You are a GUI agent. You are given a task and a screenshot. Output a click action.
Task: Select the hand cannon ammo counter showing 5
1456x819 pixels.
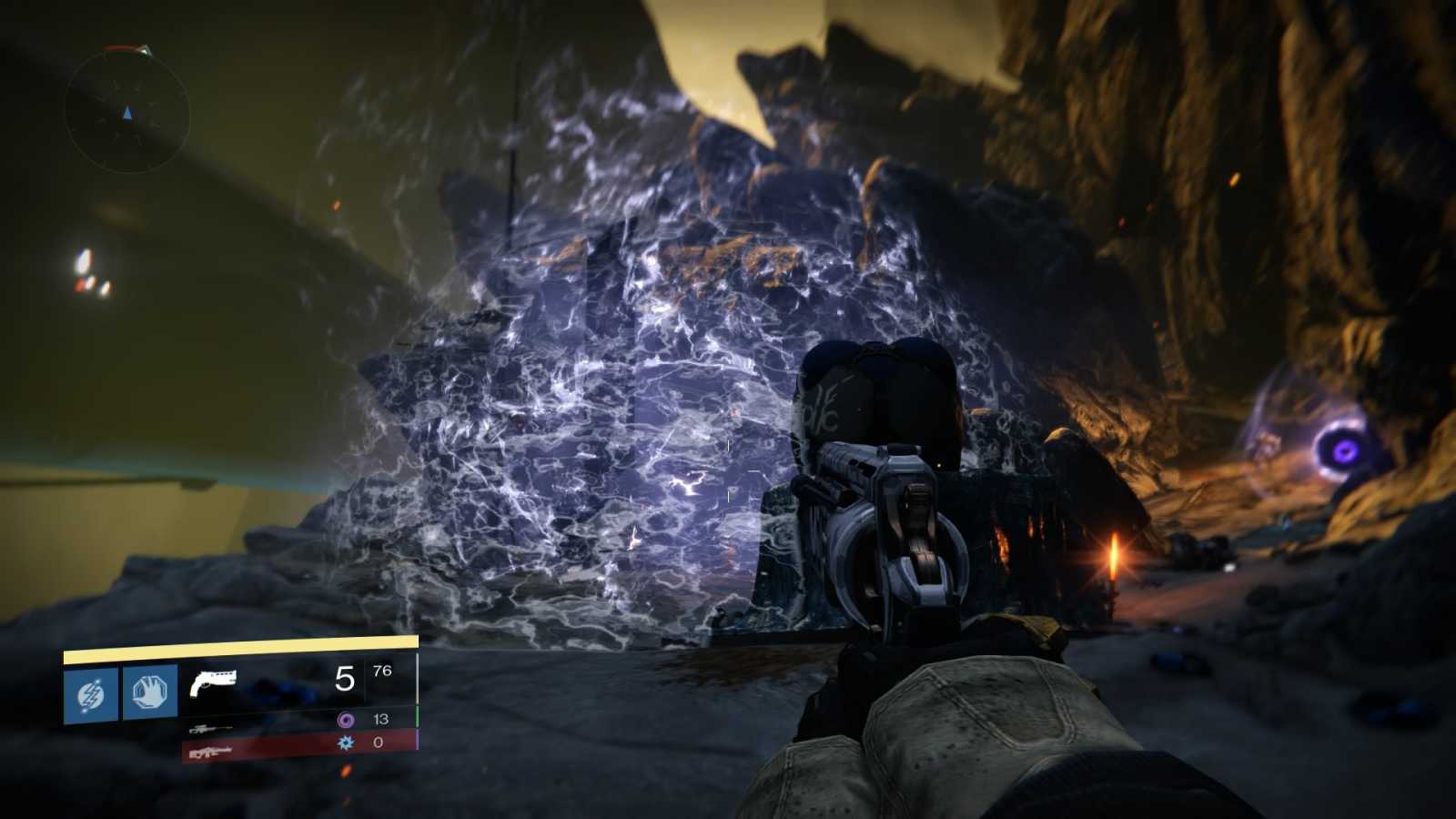pyautogui.click(x=345, y=679)
